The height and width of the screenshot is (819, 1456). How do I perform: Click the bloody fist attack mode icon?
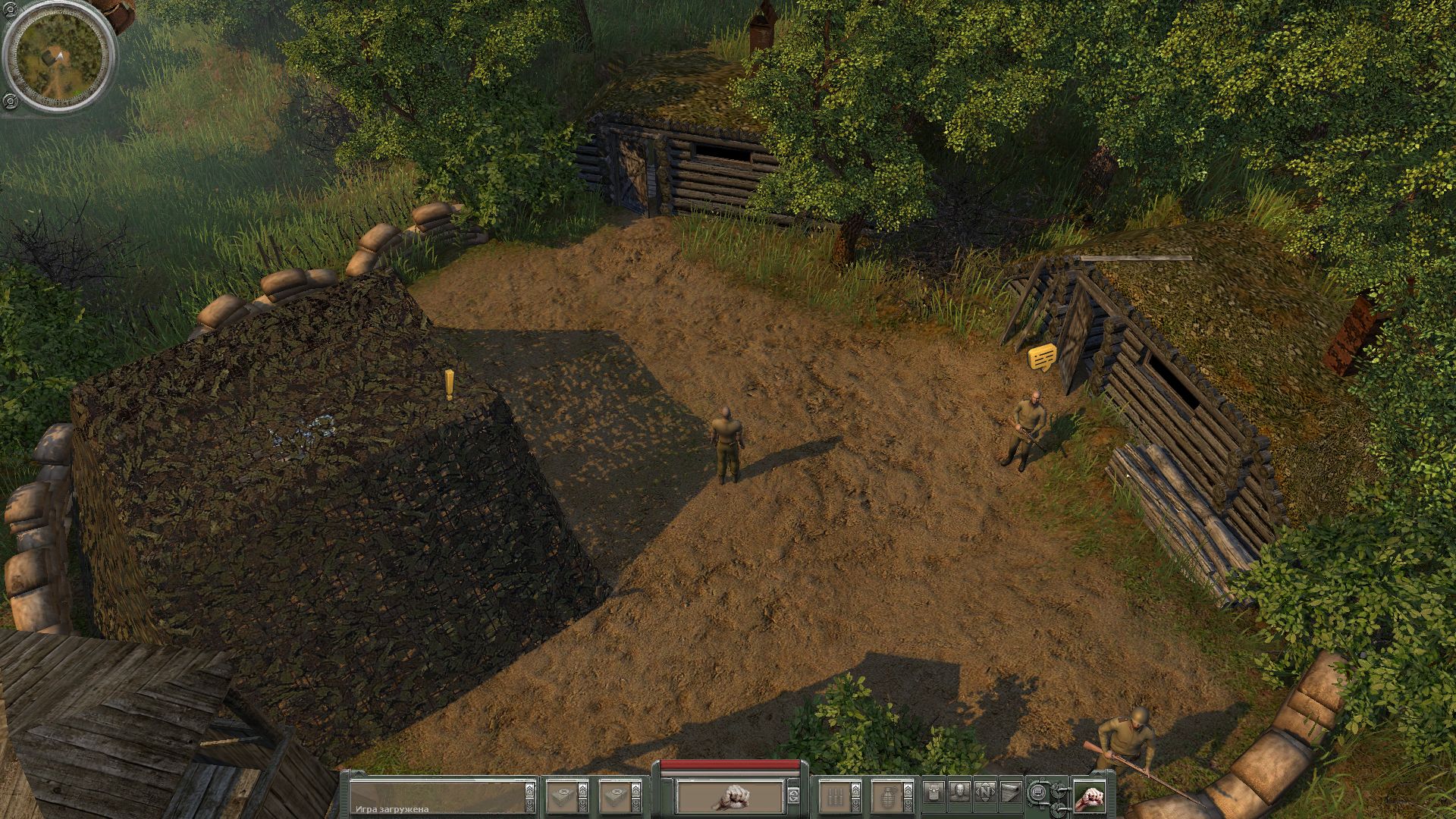(x=1088, y=796)
